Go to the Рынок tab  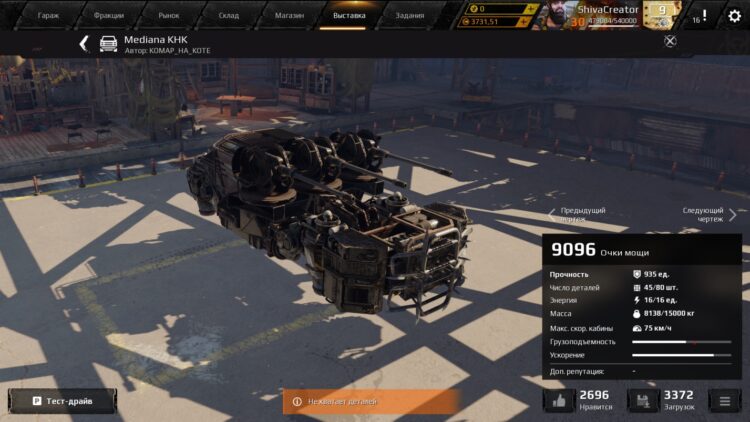pyautogui.click(x=168, y=15)
